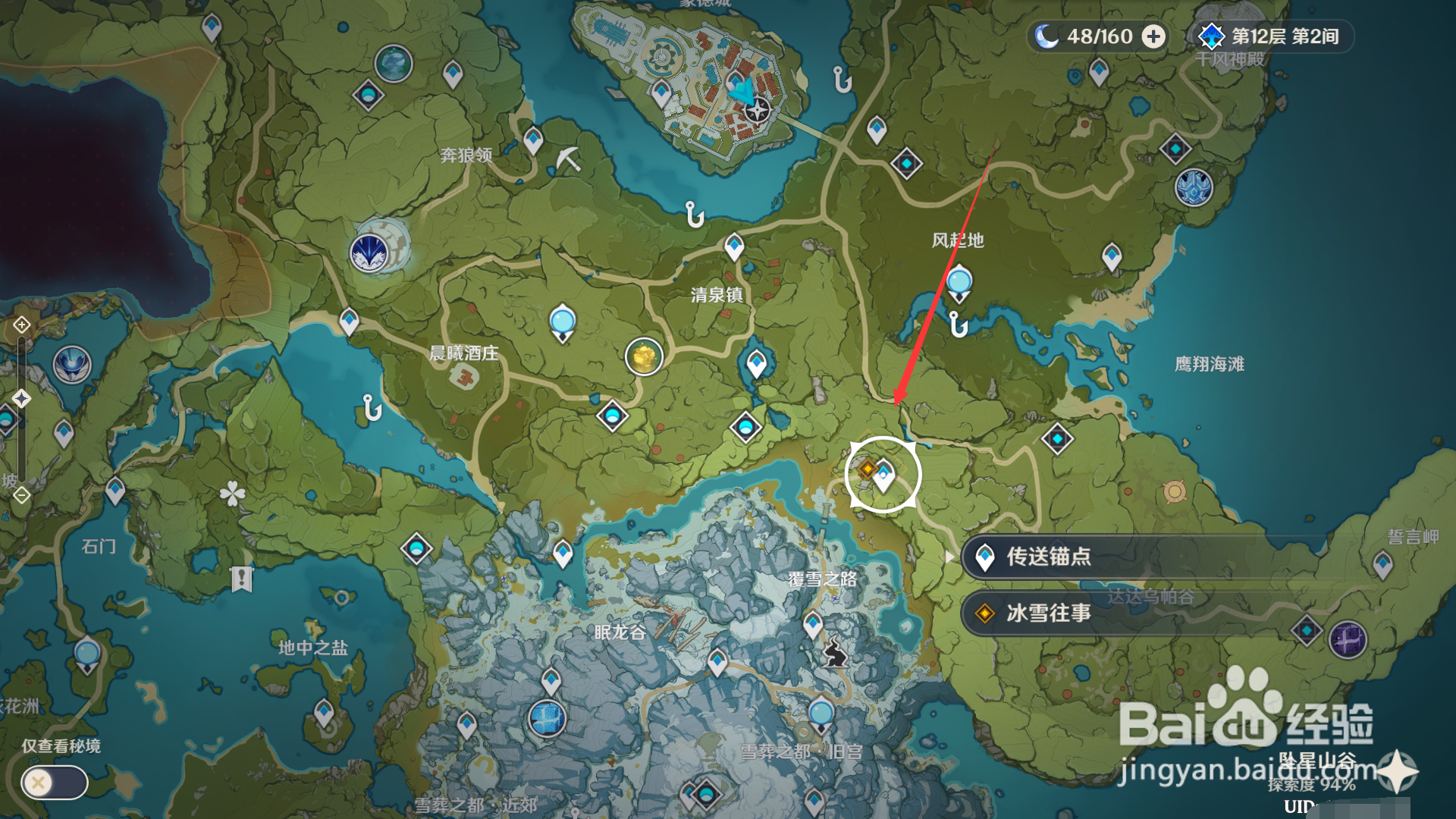The height and width of the screenshot is (819, 1456).
Task: Select the 传送锚点 legend entry
Action: [1062, 558]
